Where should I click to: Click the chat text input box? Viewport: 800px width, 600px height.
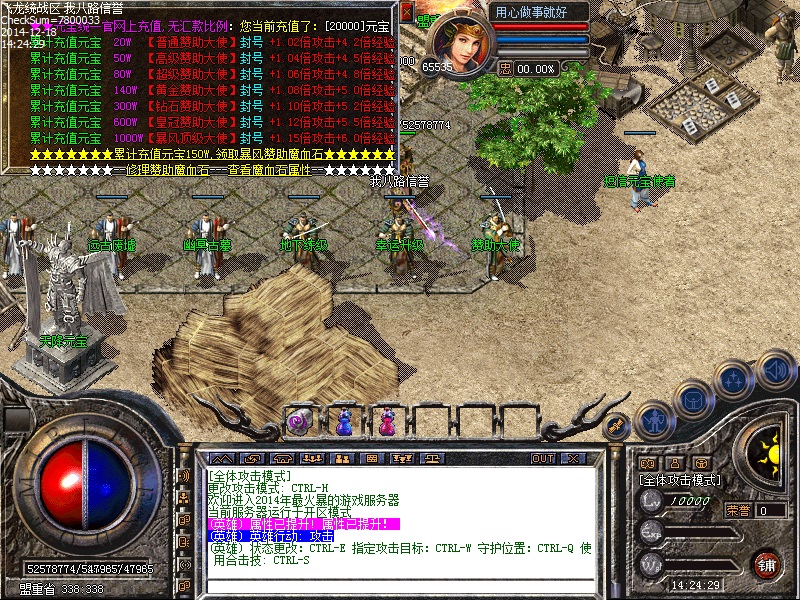400,583
